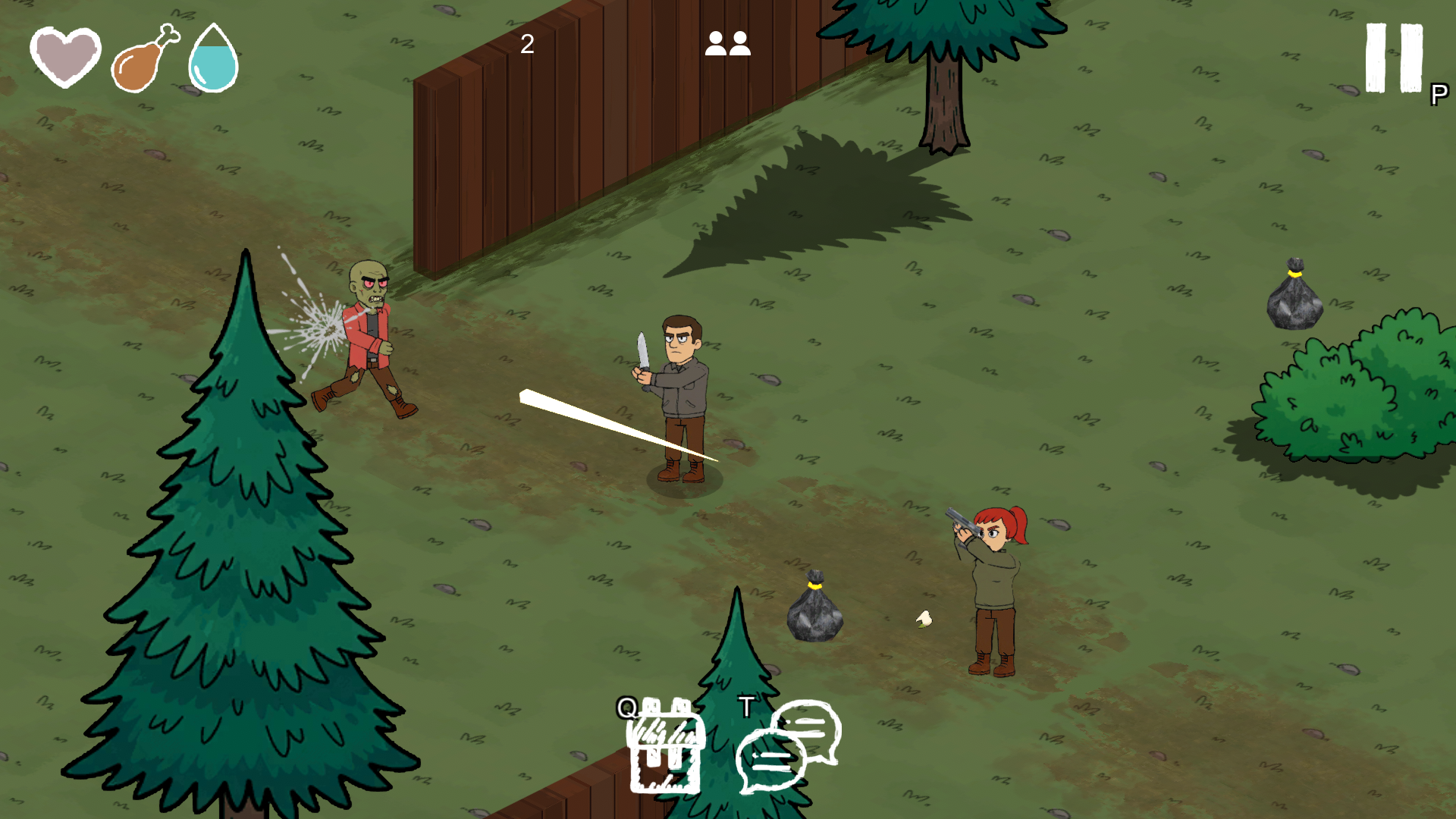Click the heart health icon
The image size is (1456, 819).
(x=67, y=57)
